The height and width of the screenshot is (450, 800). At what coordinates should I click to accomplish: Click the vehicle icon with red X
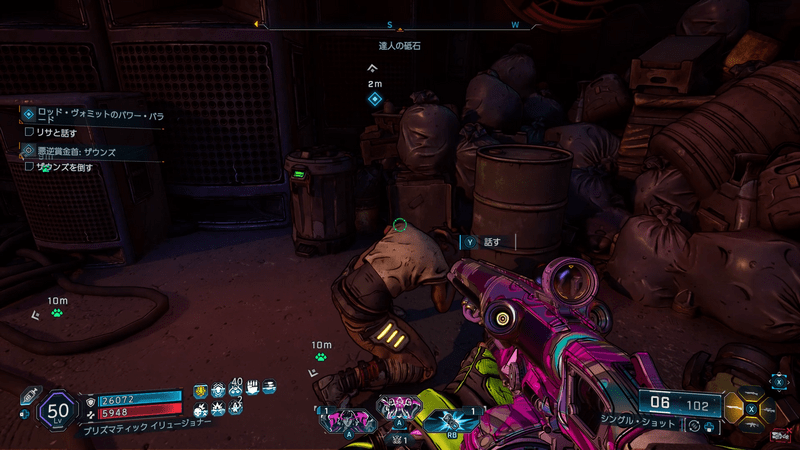point(780,433)
